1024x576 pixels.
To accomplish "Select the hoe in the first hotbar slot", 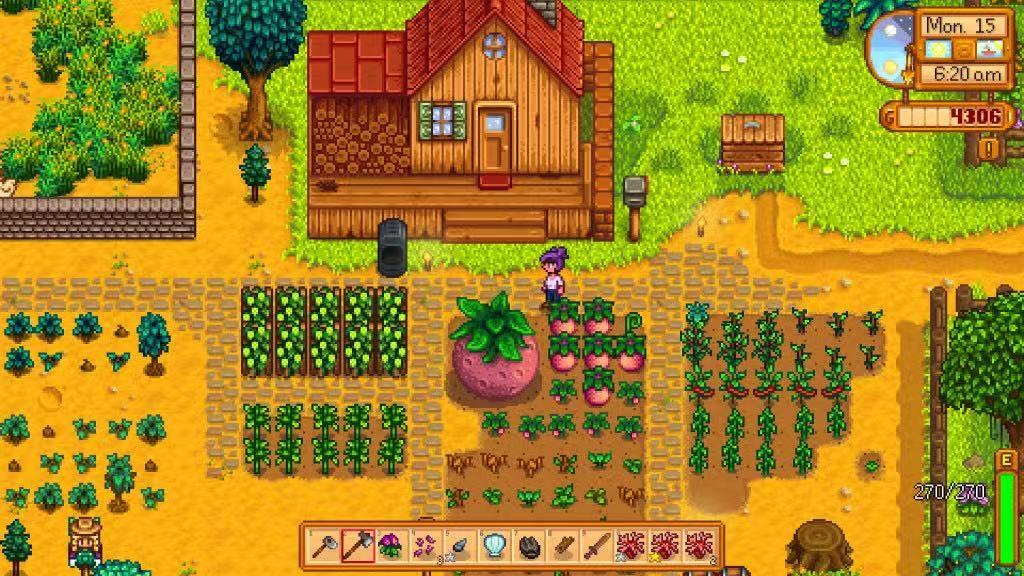I will click(324, 546).
